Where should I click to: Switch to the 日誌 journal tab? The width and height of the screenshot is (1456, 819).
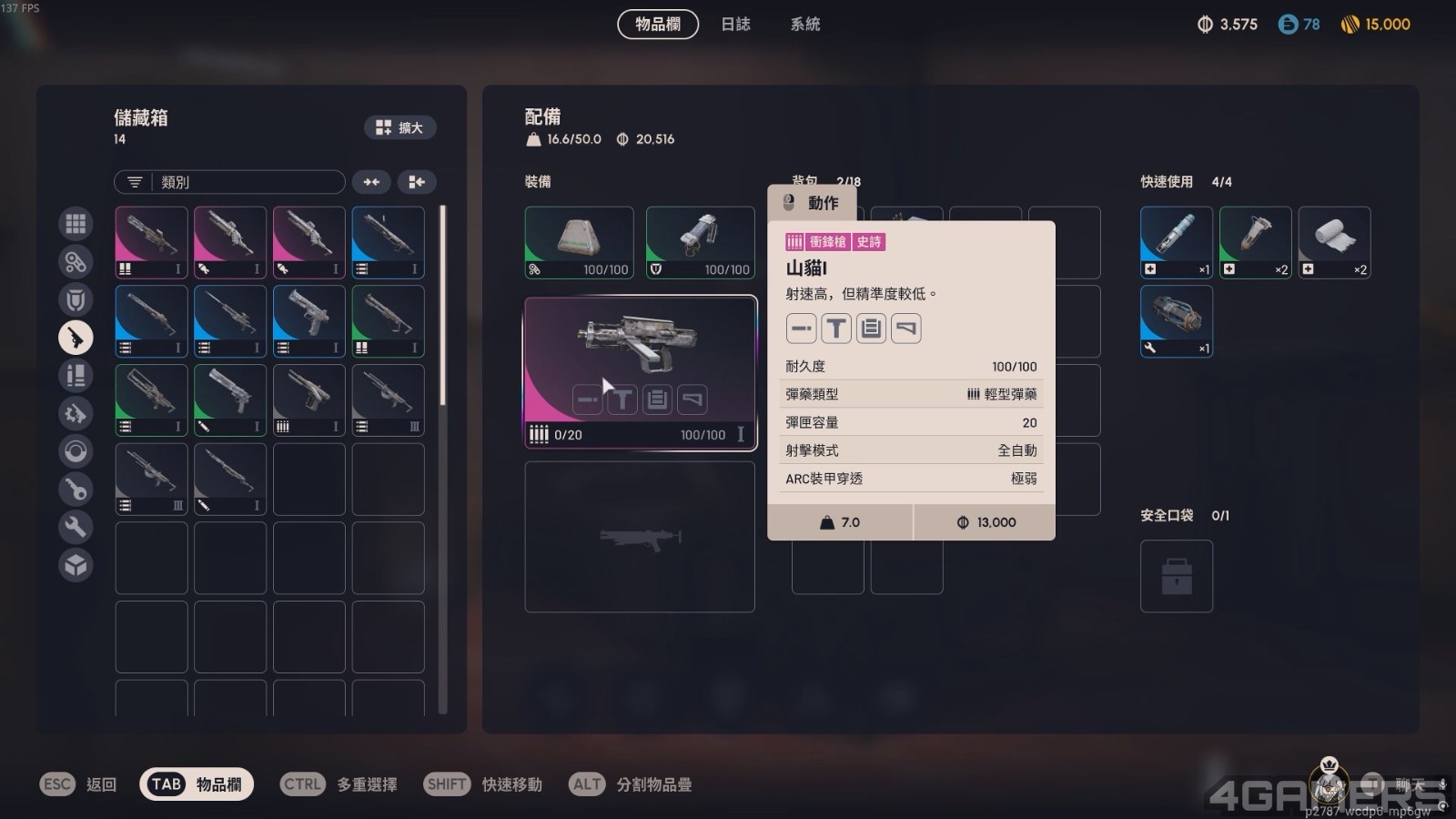[x=735, y=25]
